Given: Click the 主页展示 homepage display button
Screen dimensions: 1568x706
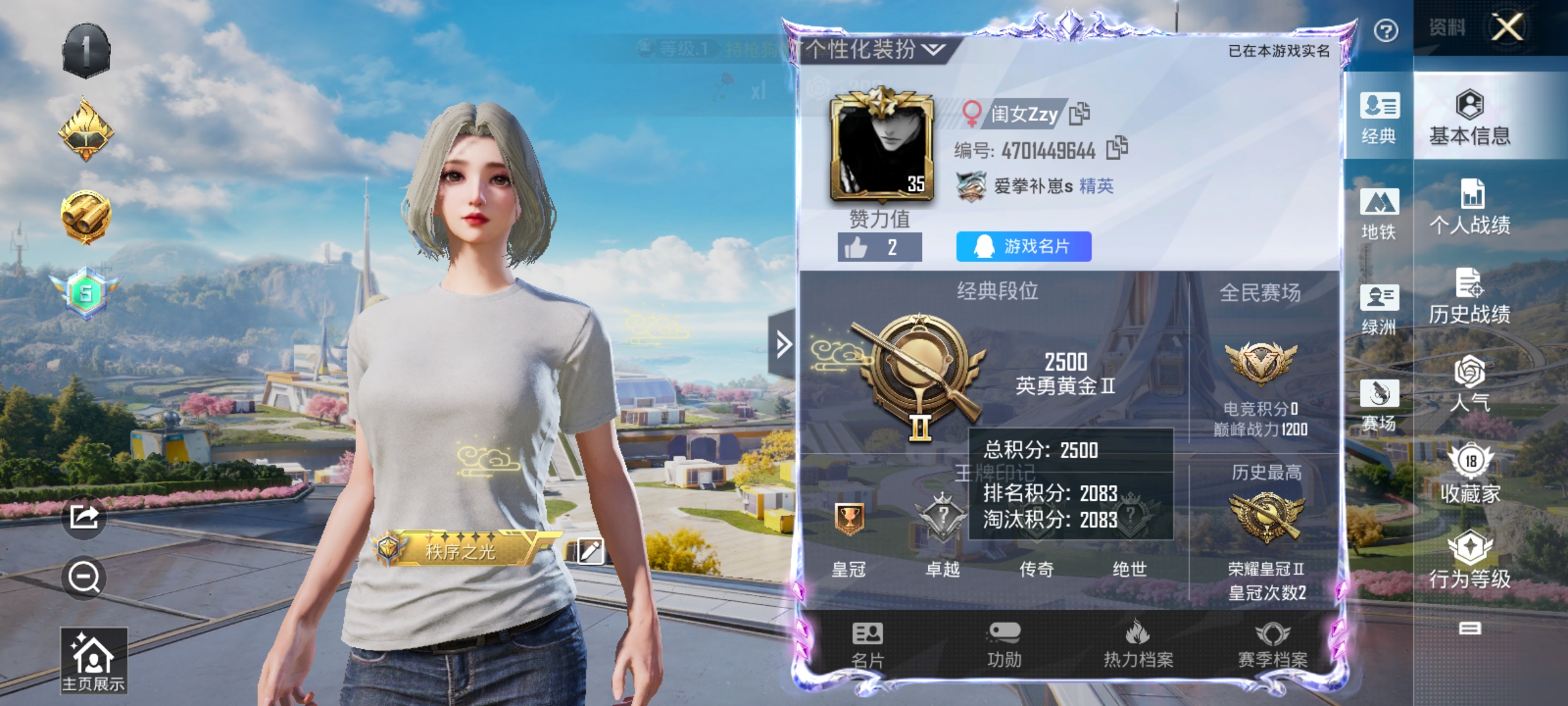Looking at the screenshot, I should point(93,661).
